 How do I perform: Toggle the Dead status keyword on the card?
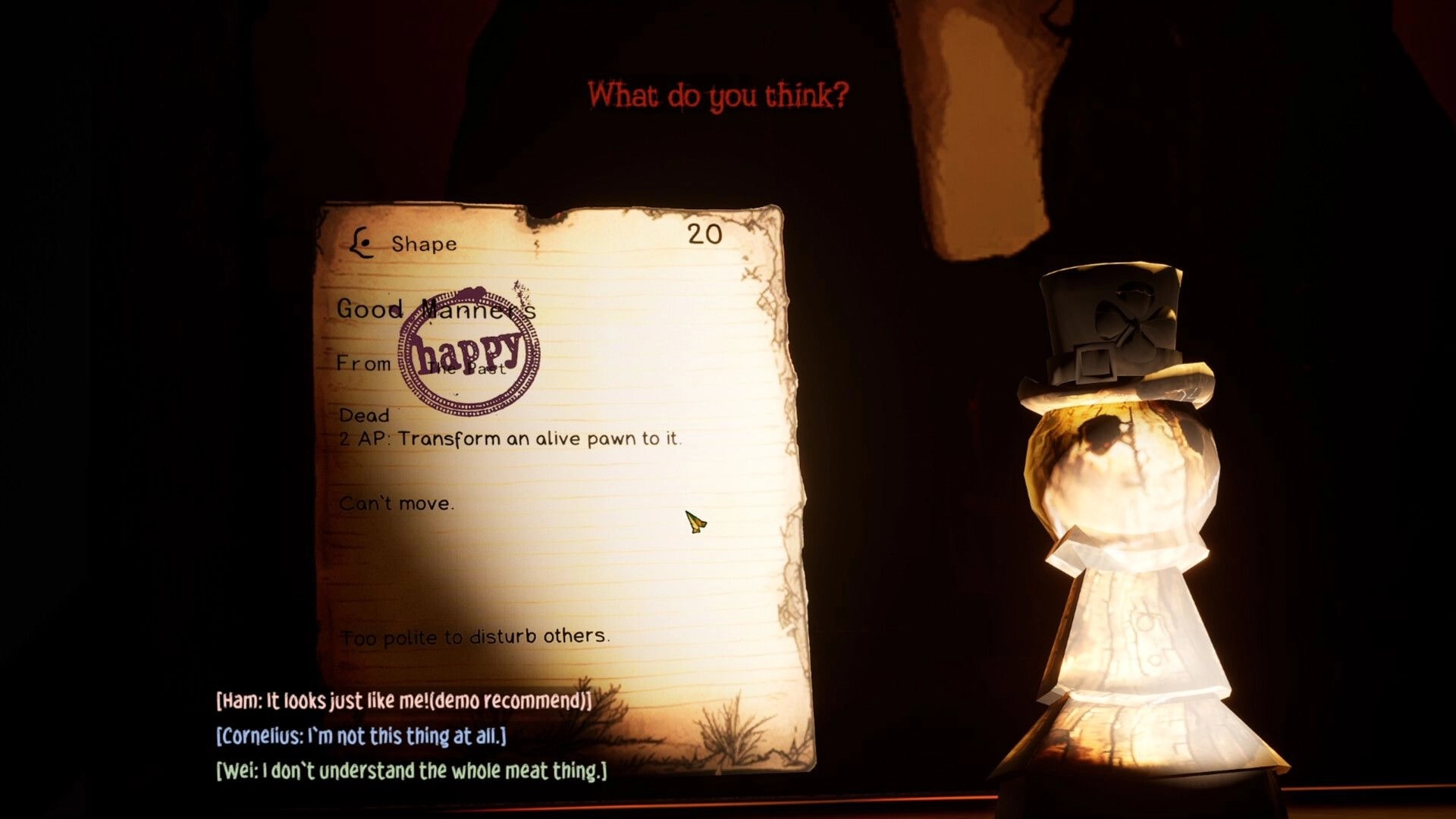(366, 416)
